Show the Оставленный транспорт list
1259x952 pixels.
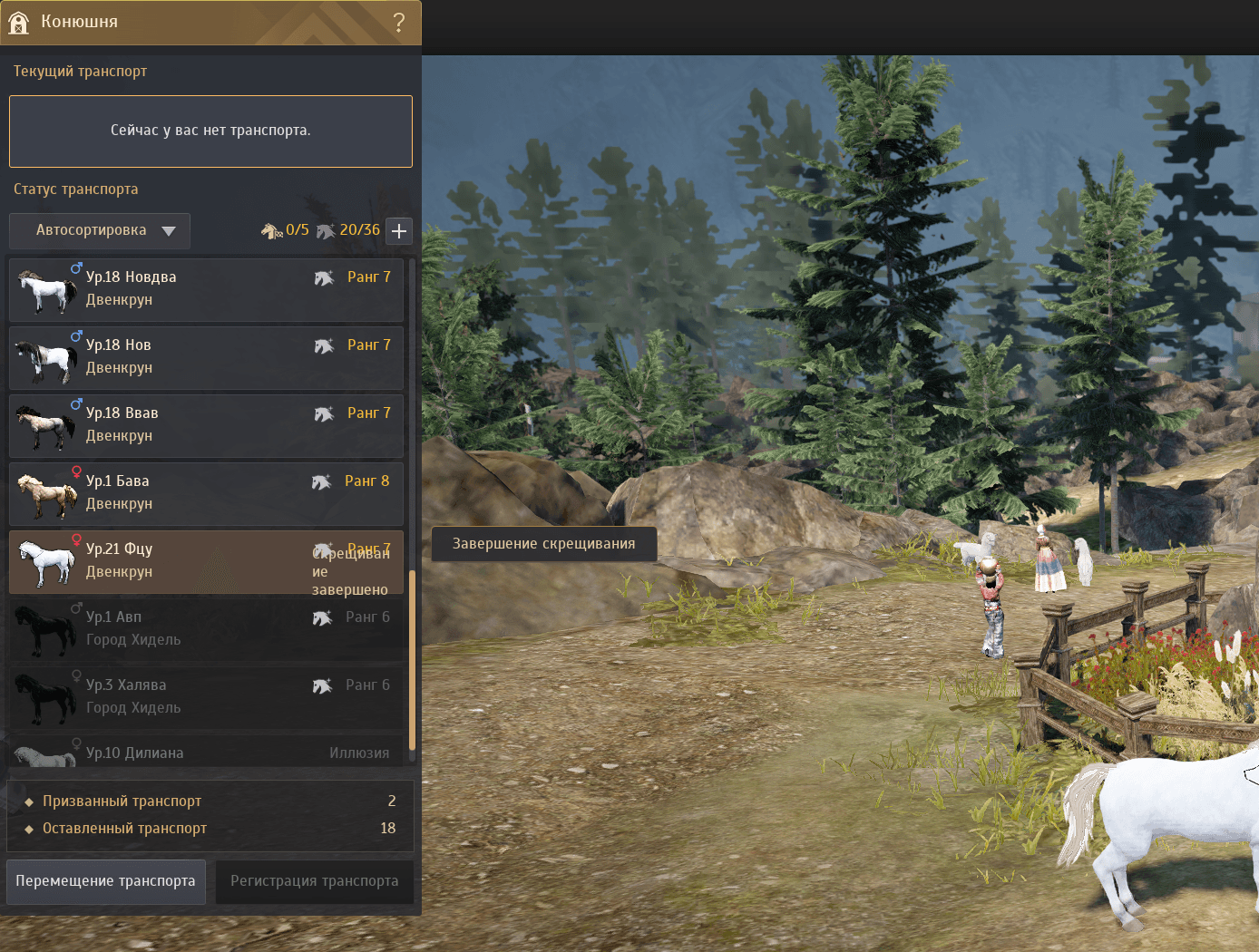125,829
